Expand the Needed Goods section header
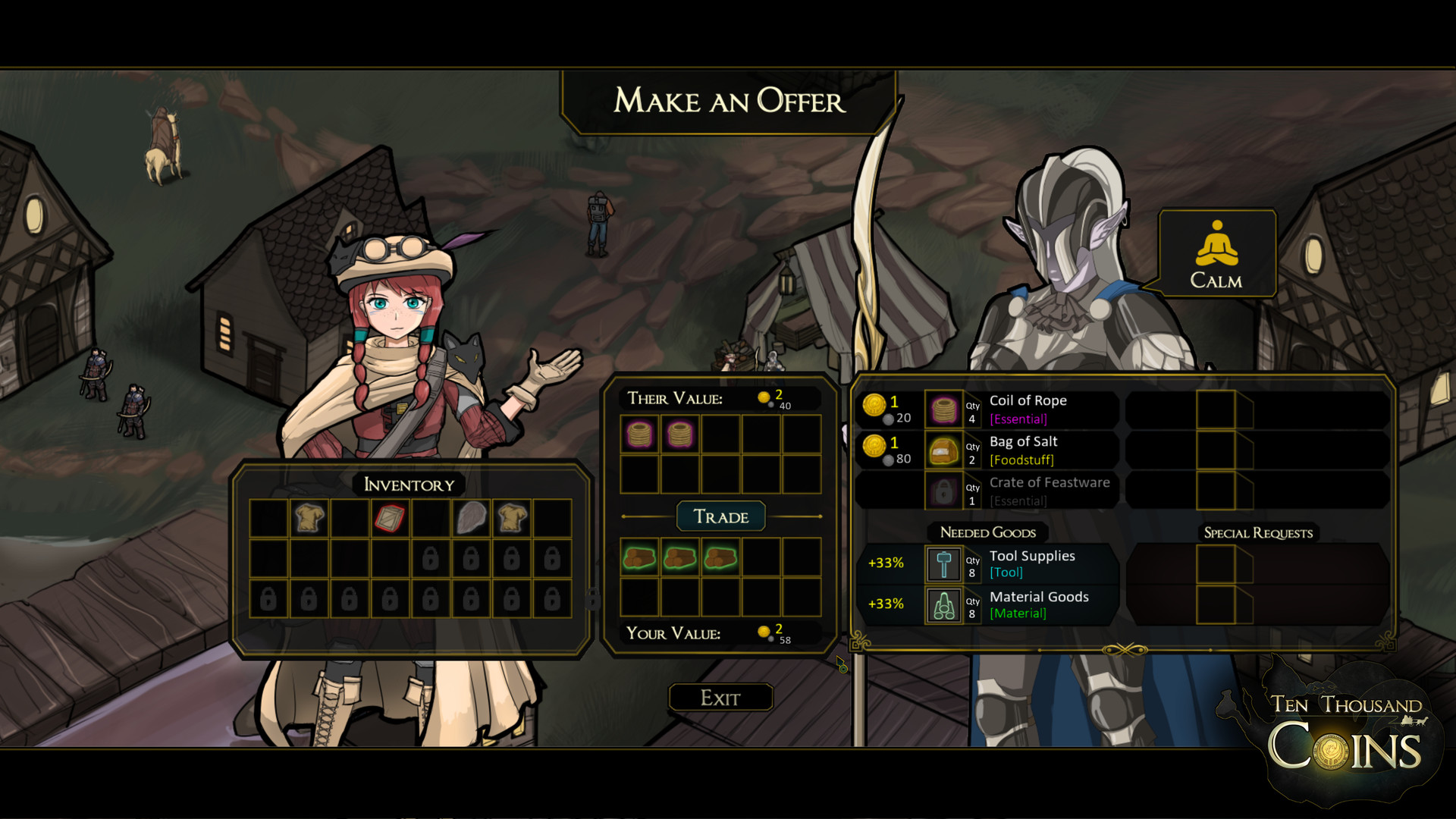Screen dimensions: 1456x819 (987, 533)
